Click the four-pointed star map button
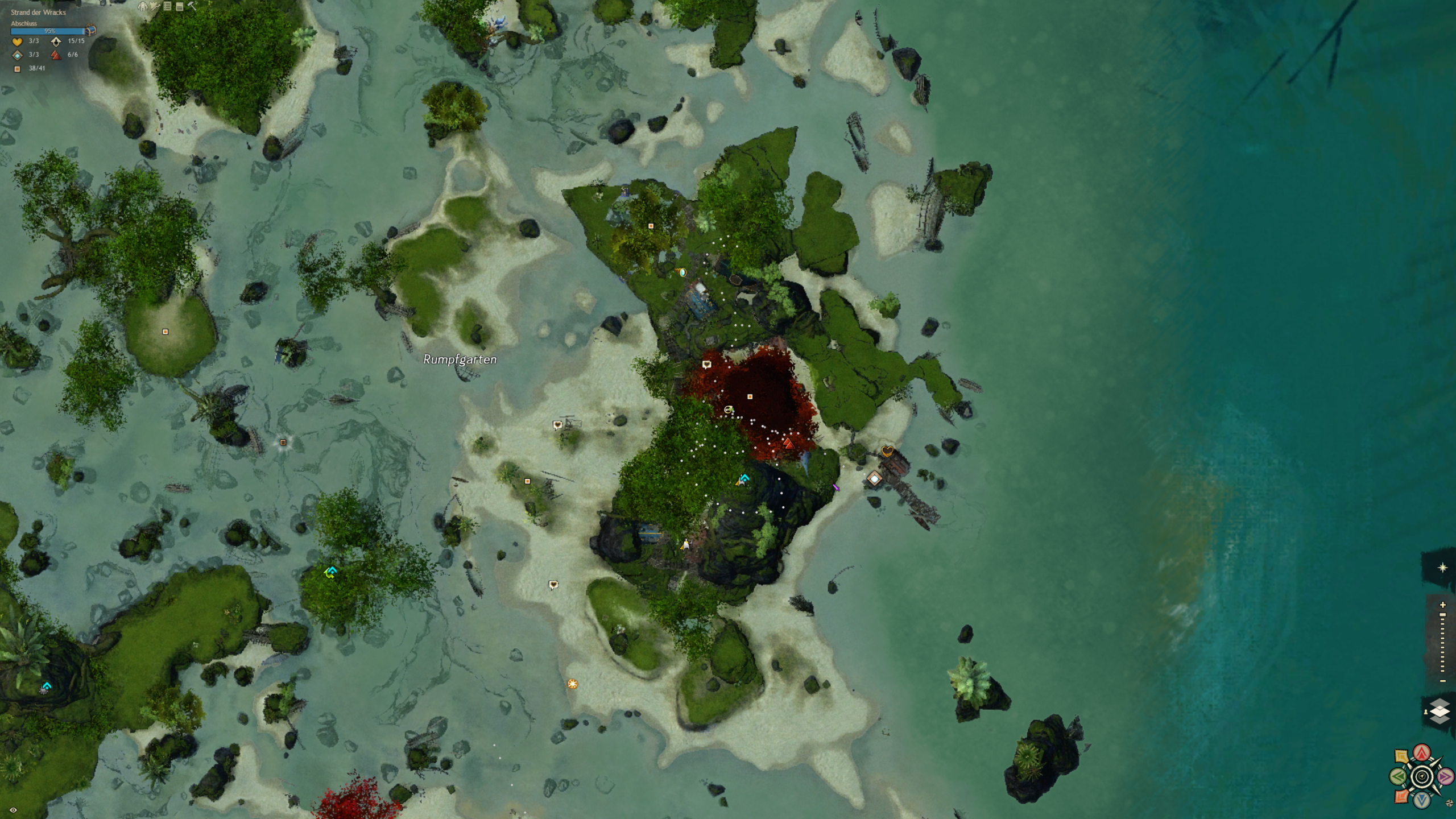The height and width of the screenshot is (819, 1456). 1442,568
